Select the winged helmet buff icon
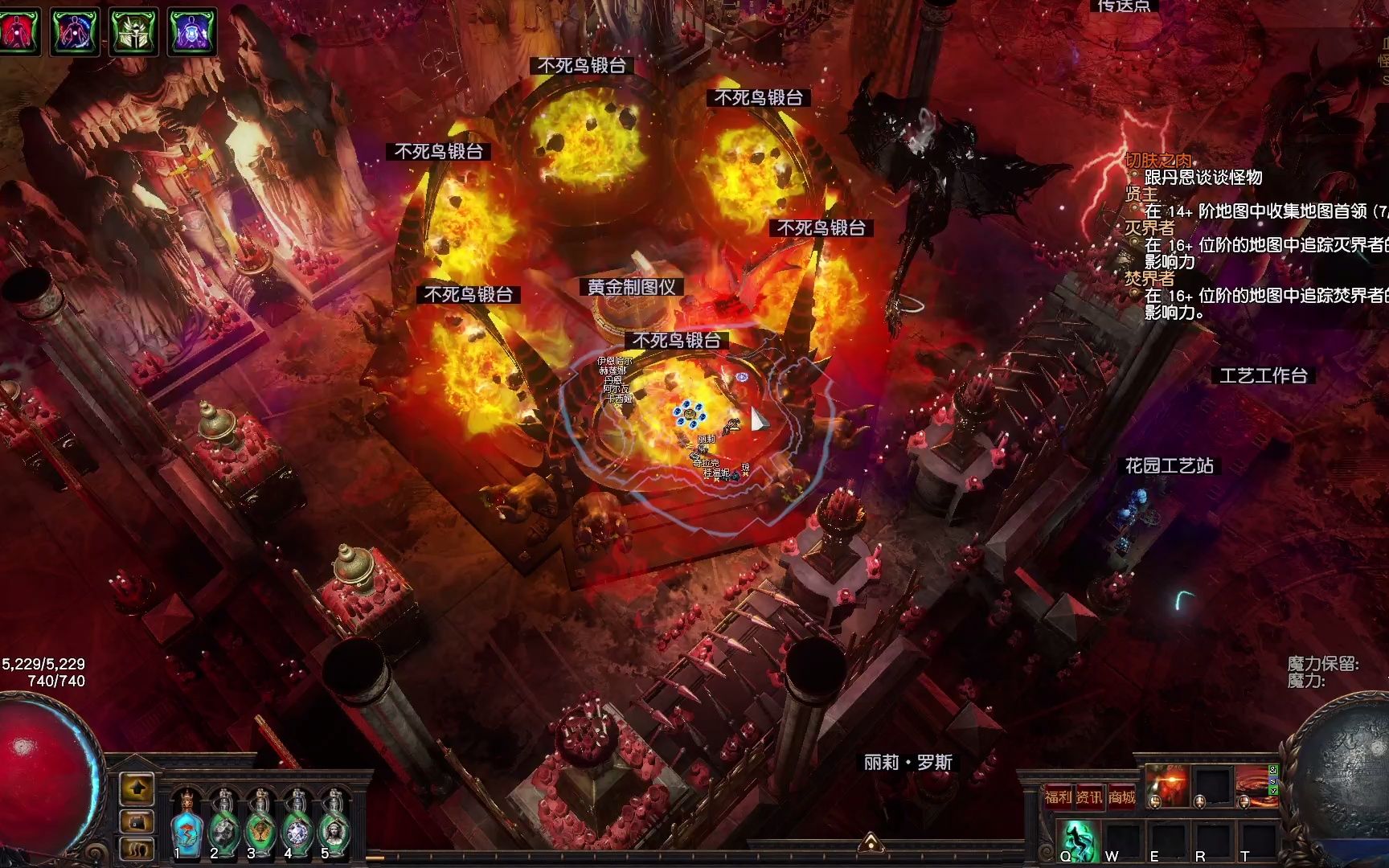 133,31
